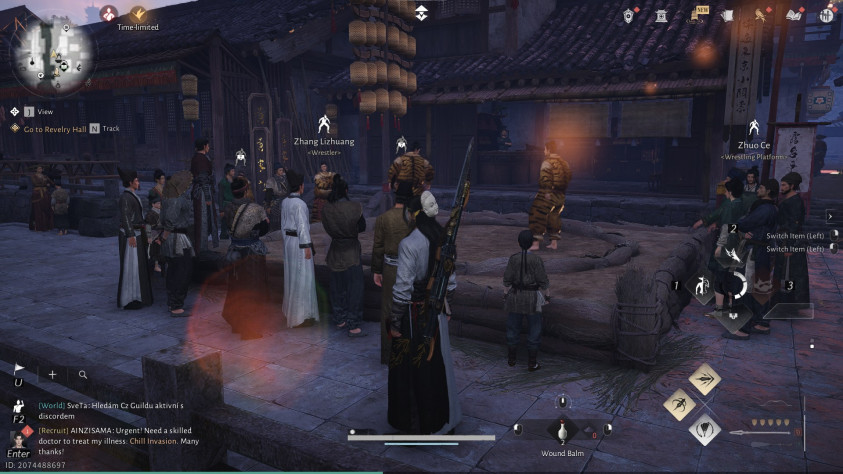Open the magnifying glass search icon
843x474 pixels.
point(83,374)
